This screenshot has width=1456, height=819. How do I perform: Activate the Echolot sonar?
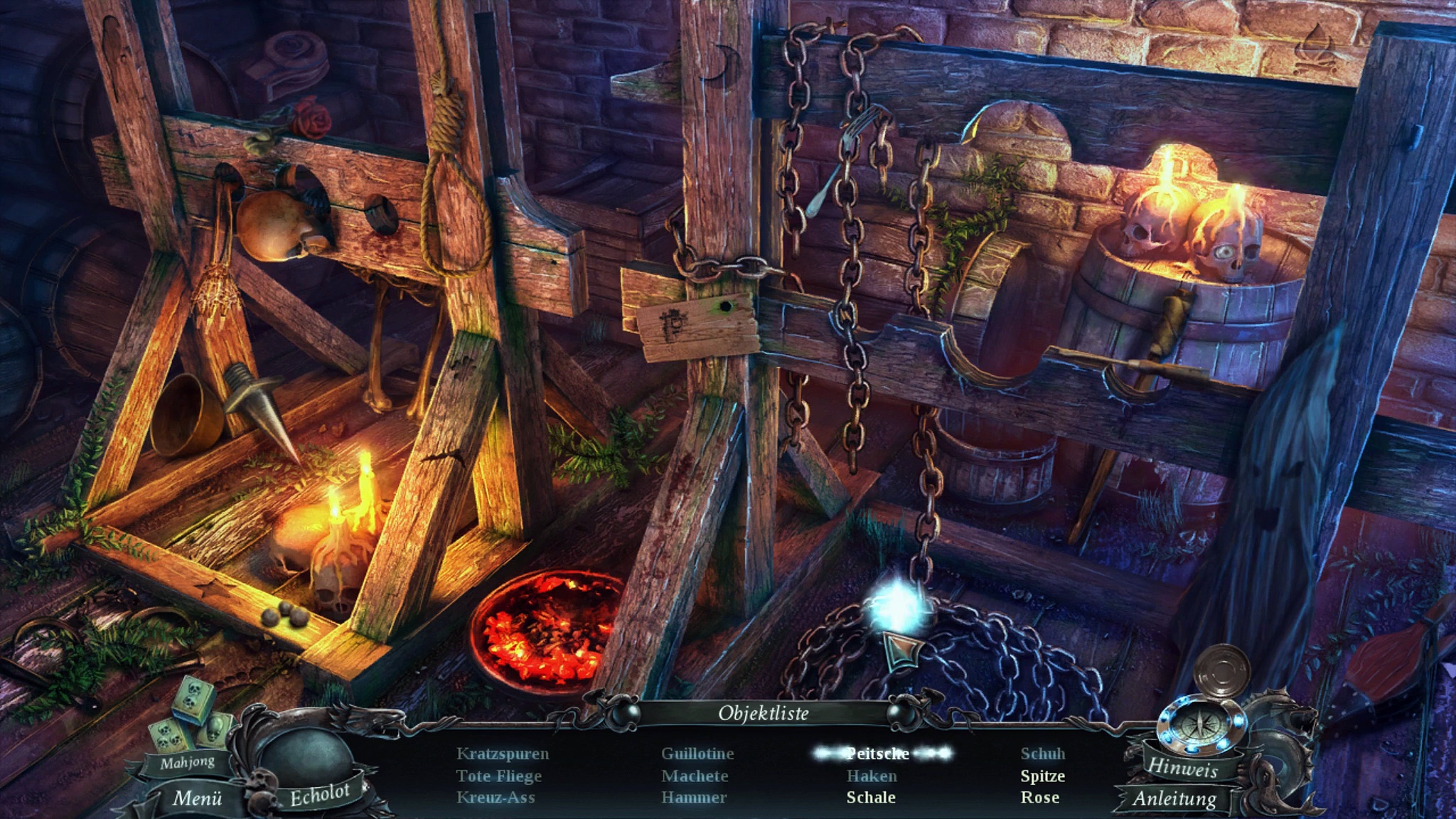tap(319, 795)
